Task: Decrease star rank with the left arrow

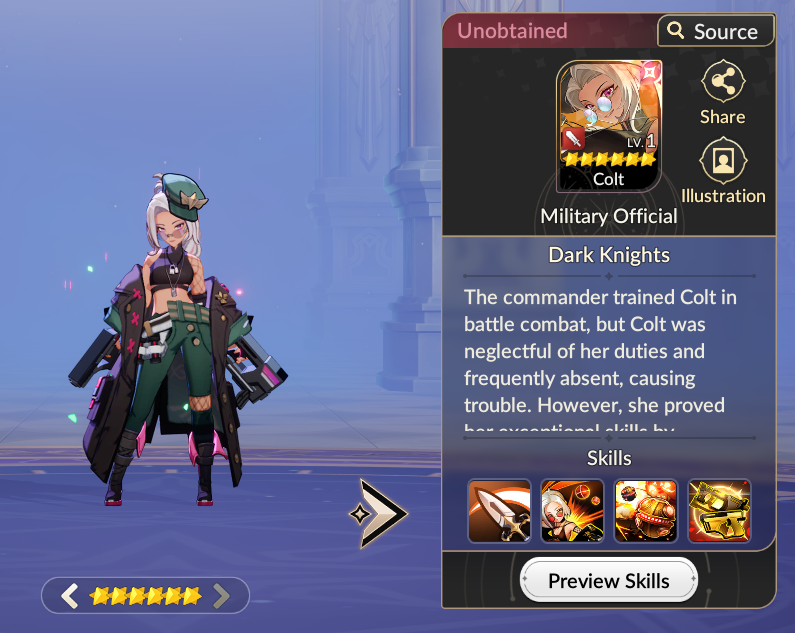Action: pos(69,597)
